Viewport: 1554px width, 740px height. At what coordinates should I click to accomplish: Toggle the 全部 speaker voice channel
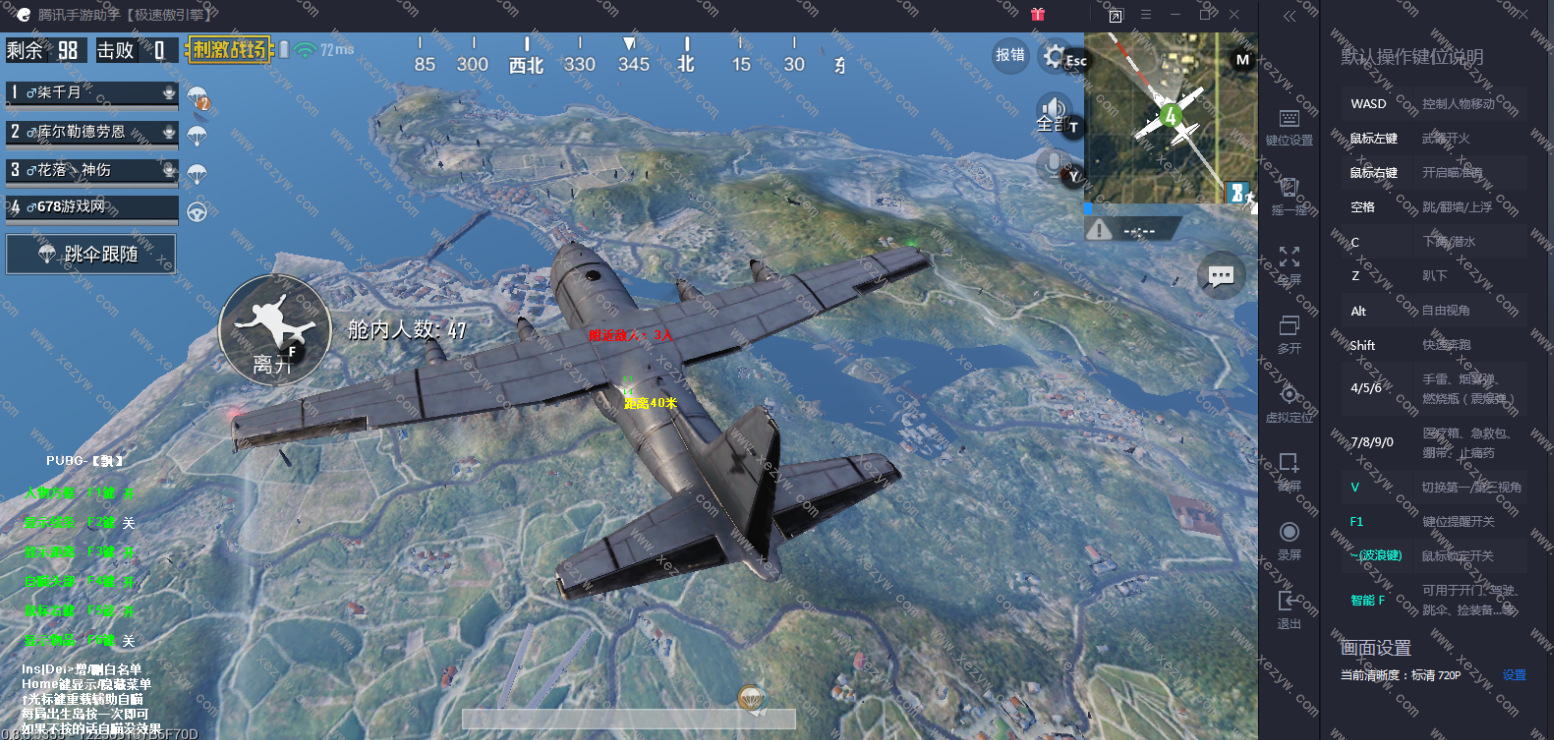click(1053, 113)
